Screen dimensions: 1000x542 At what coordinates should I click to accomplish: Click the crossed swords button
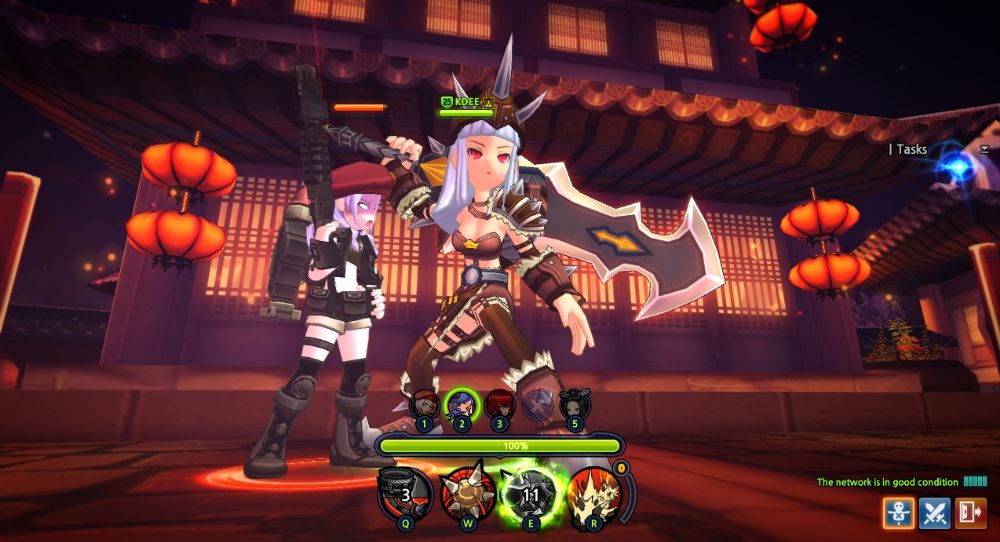[935, 513]
